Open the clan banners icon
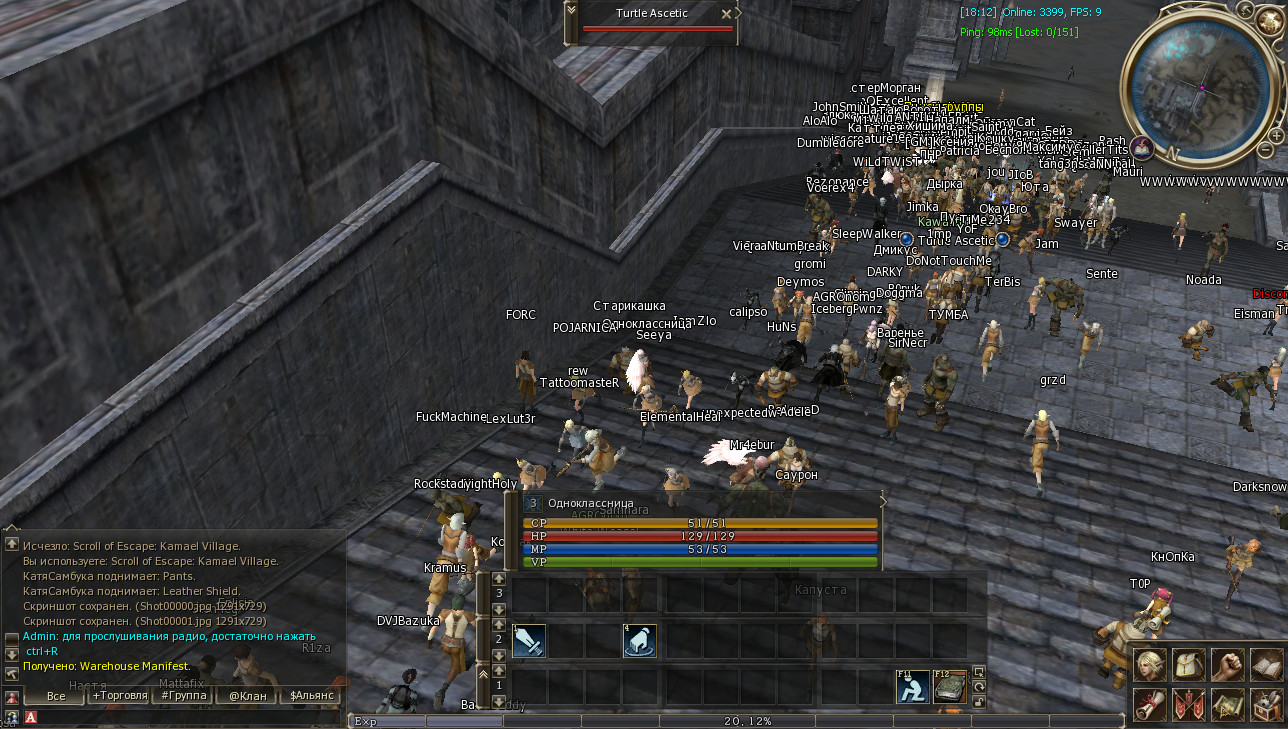 [1189, 704]
